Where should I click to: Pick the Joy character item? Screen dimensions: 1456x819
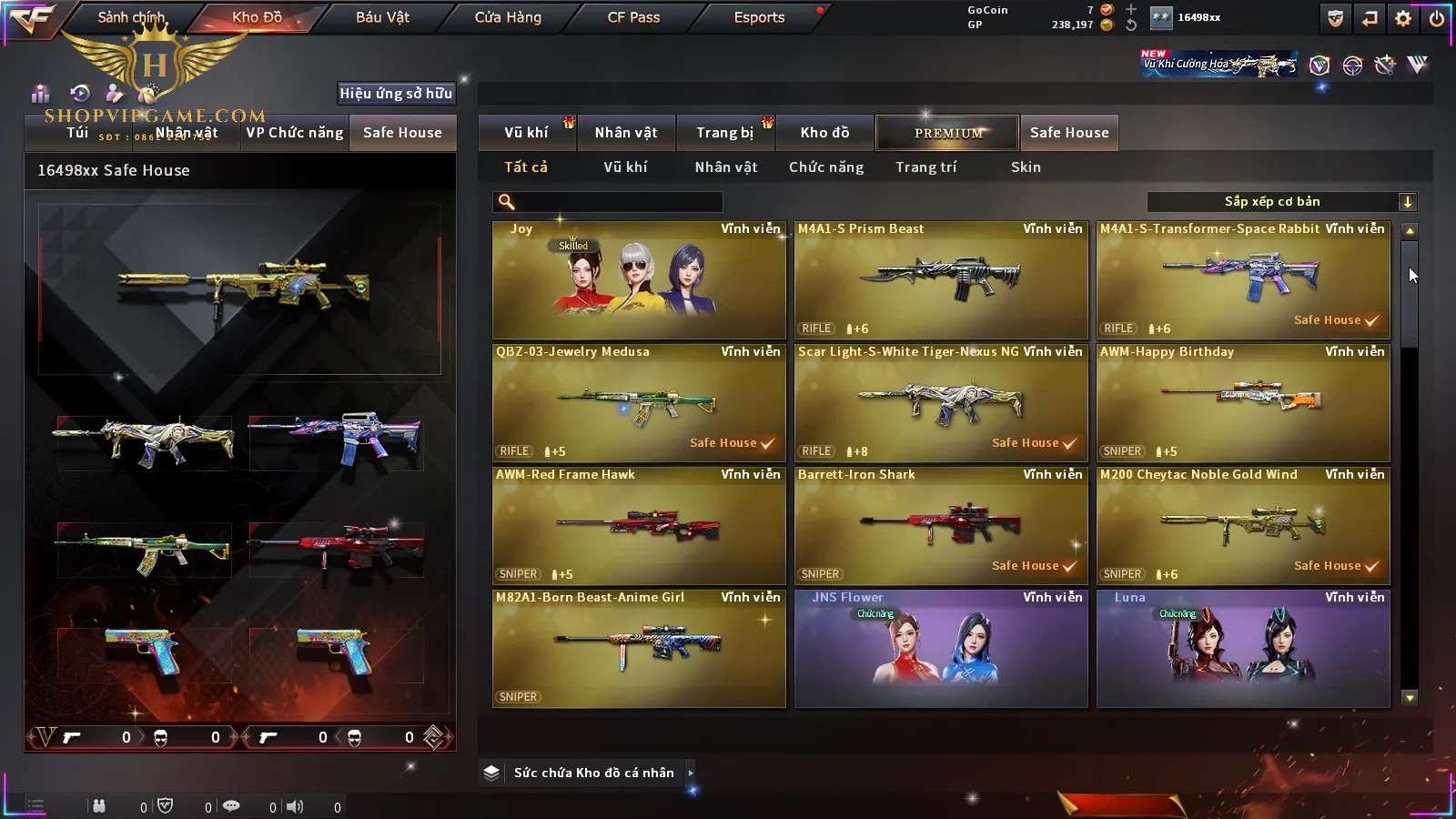639,280
